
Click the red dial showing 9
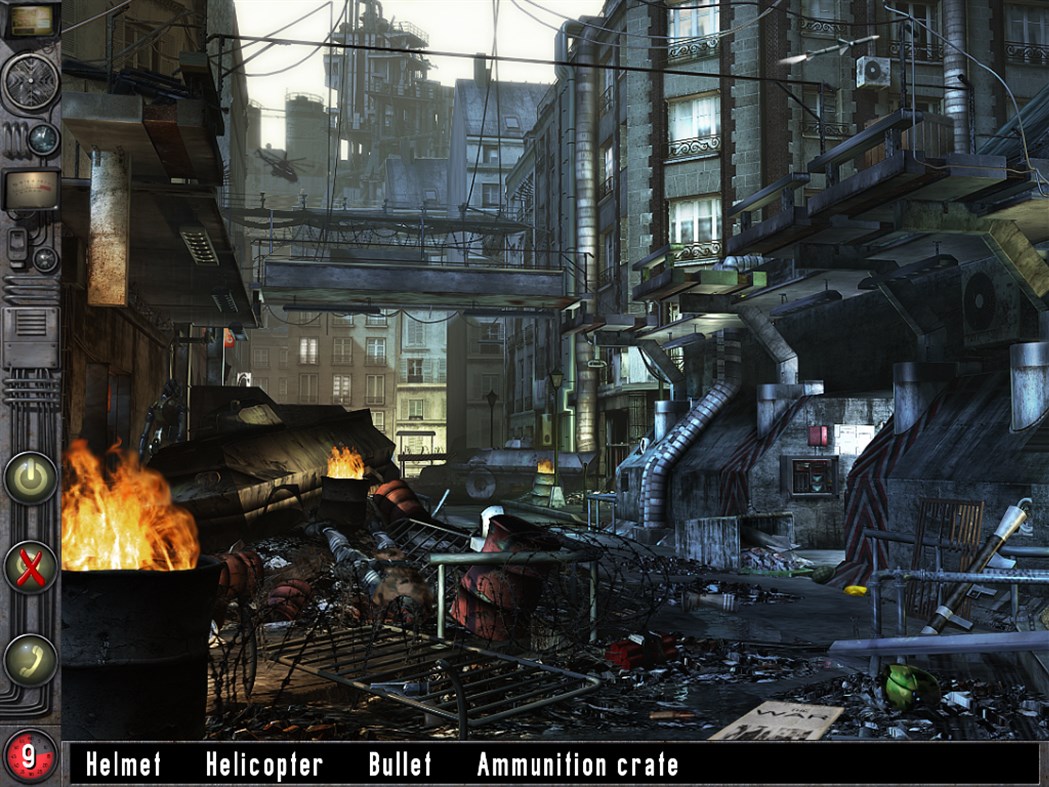click(29, 757)
